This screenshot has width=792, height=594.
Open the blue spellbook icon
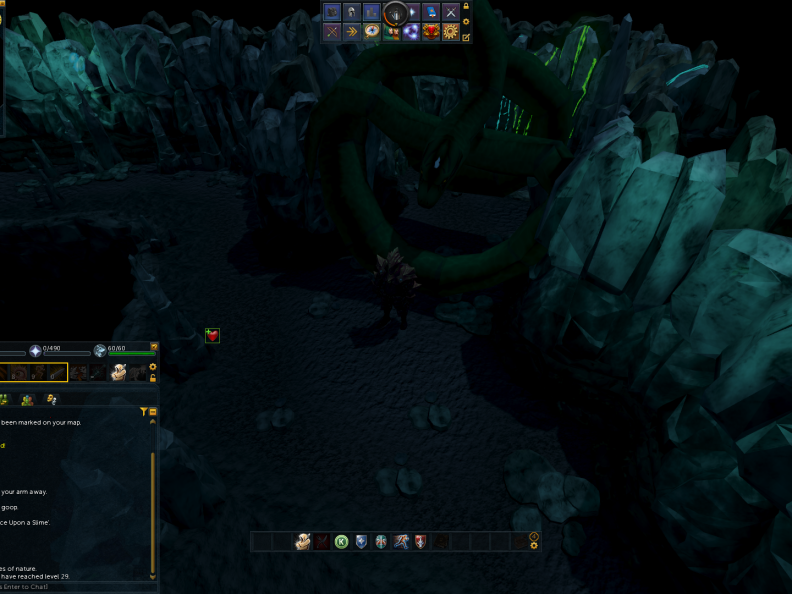coord(431,12)
